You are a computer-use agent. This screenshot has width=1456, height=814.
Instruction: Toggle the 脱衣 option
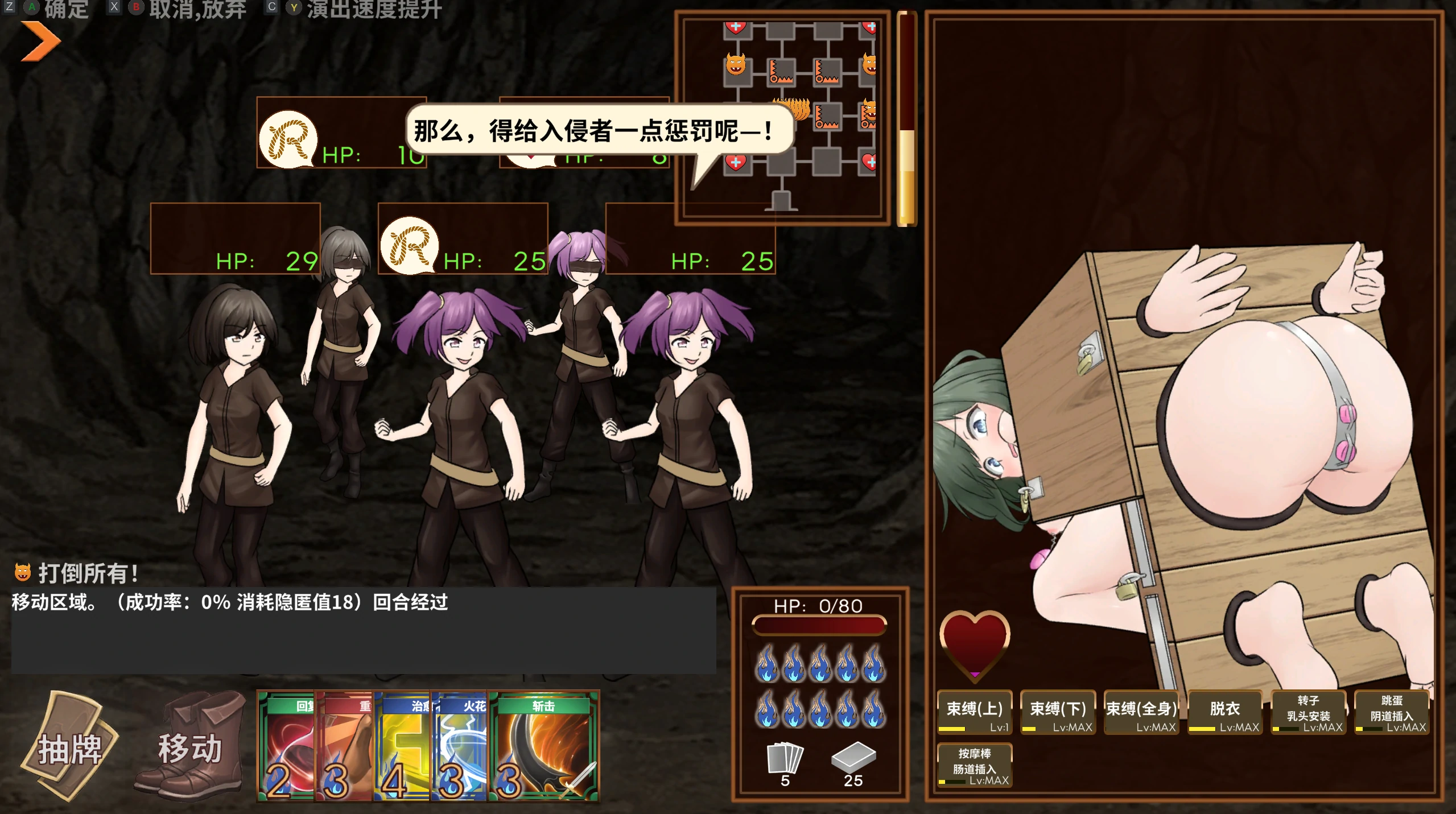coord(1226,712)
